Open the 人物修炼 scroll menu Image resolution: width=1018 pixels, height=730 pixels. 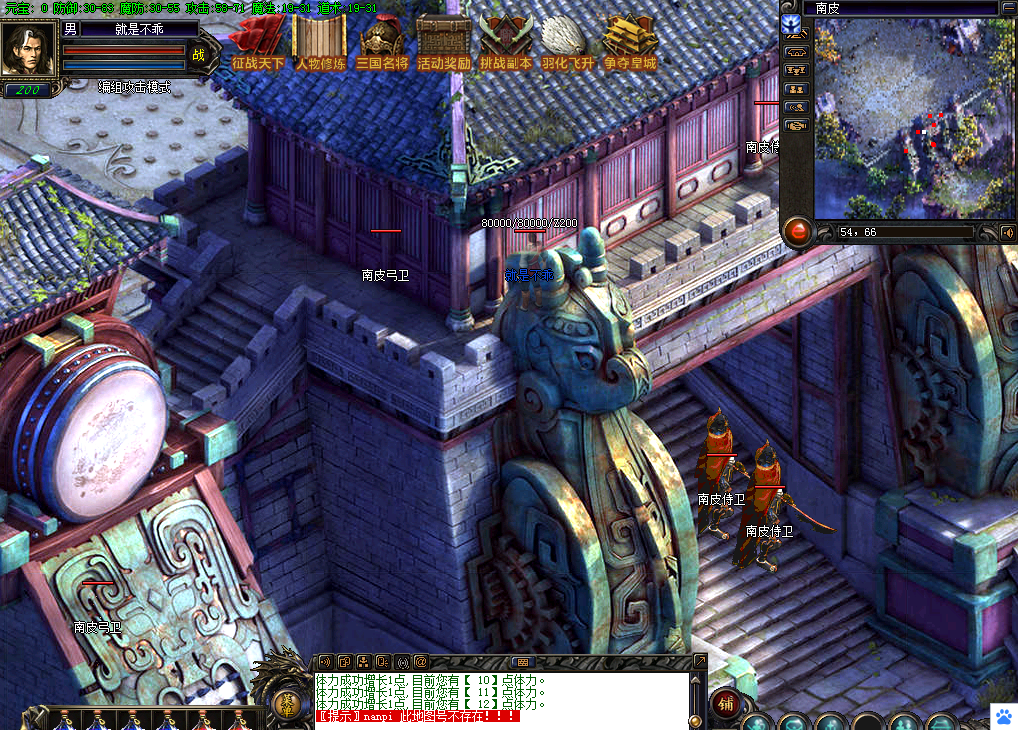320,43
